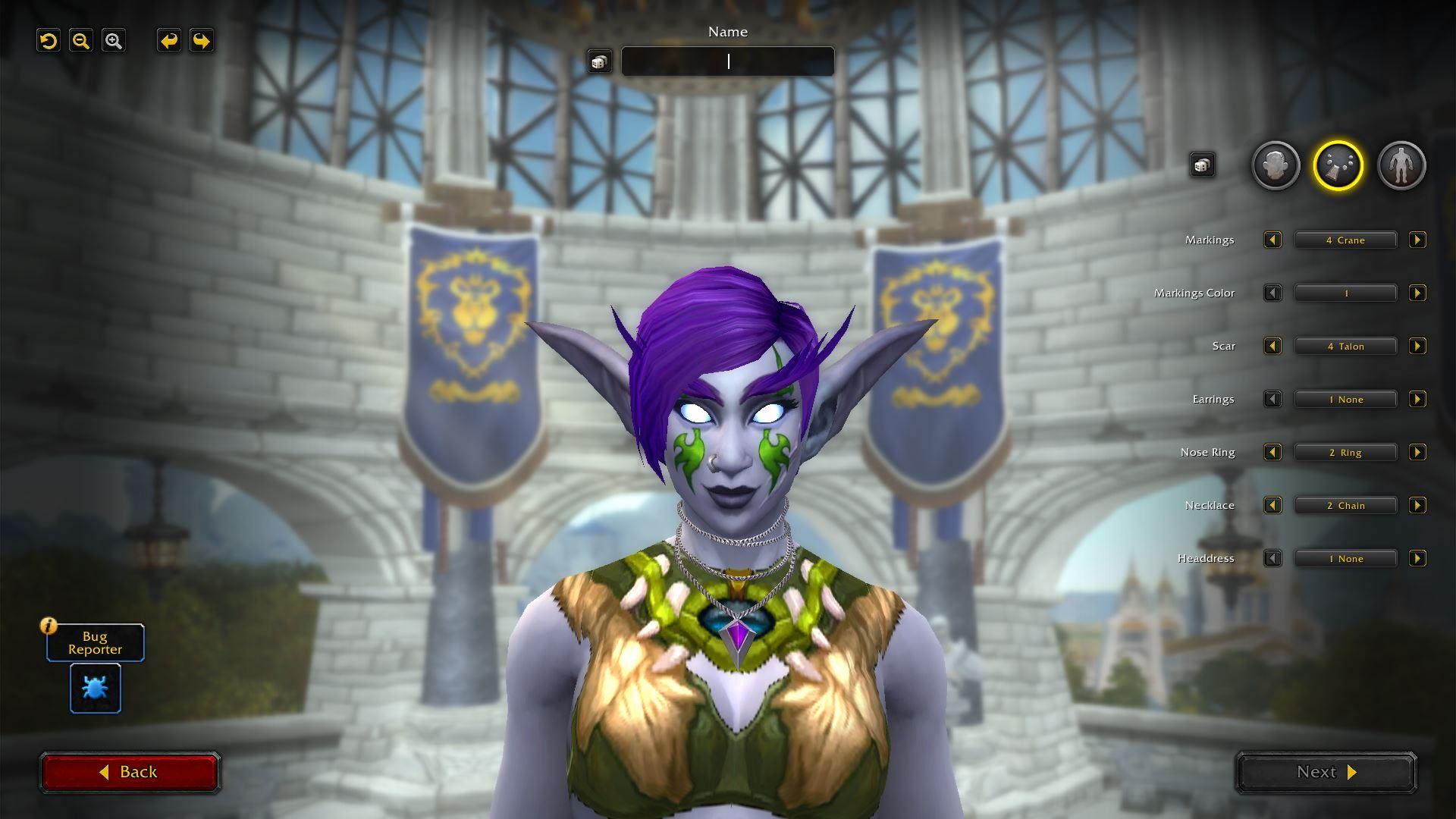
Task: Choose the next Necklace after Chain
Action: pyautogui.click(x=1417, y=506)
